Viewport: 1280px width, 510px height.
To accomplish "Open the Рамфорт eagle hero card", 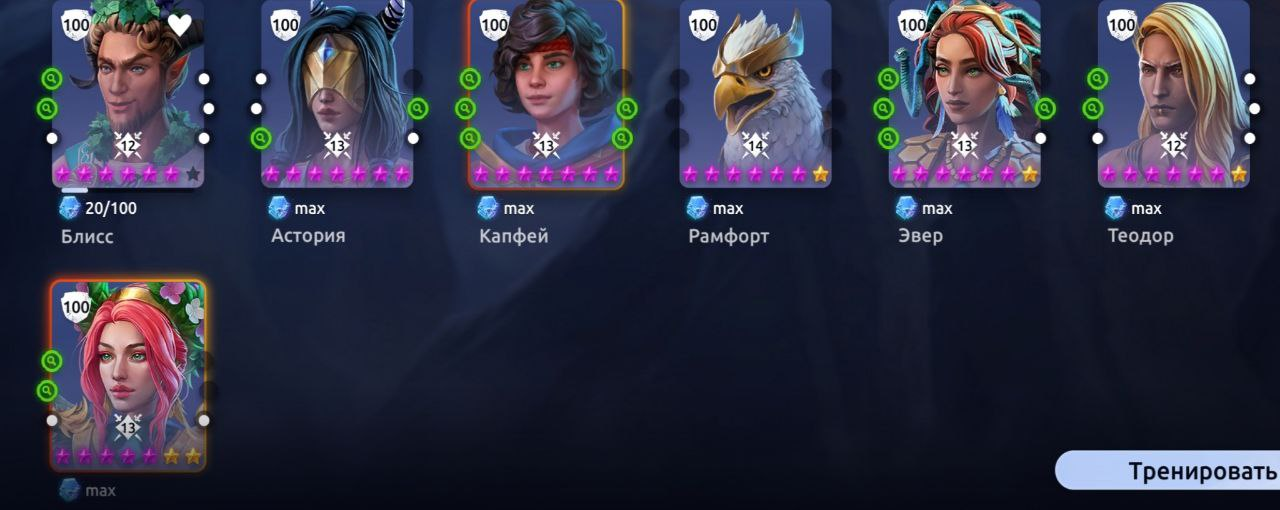I will click(755, 95).
